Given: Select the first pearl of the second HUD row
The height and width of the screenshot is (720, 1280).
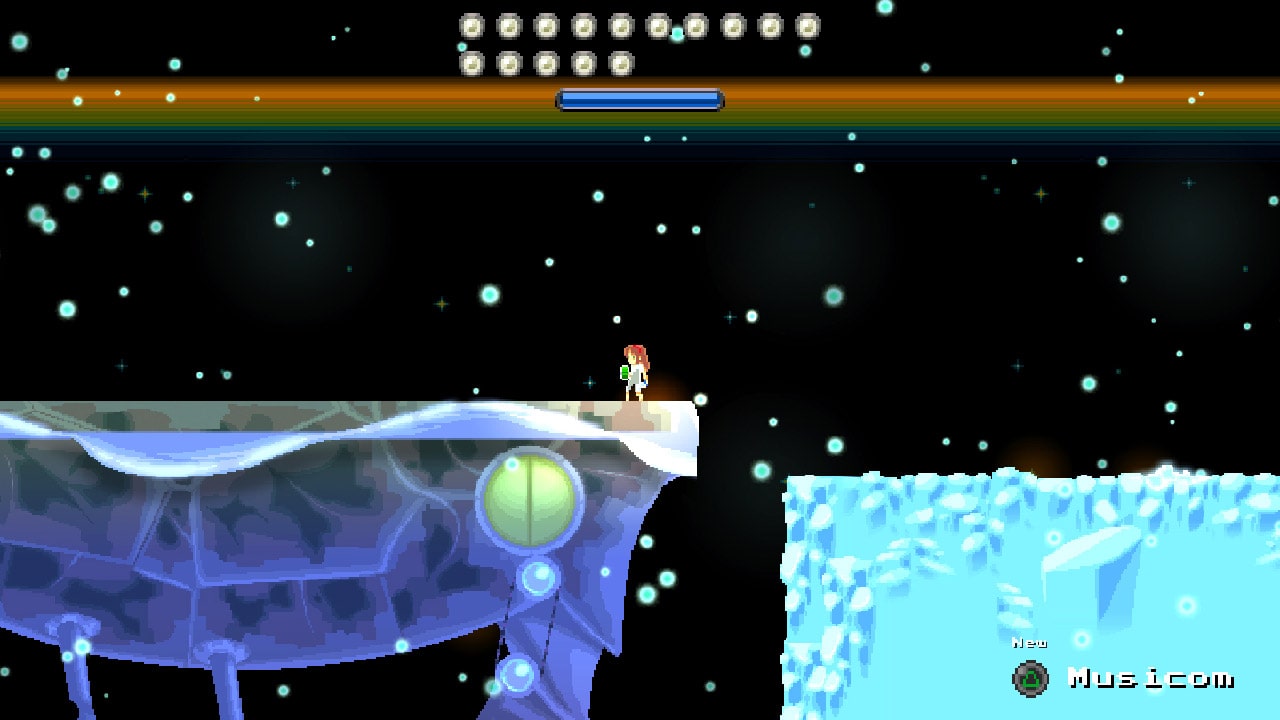Looking at the screenshot, I should [x=471, y=62].
